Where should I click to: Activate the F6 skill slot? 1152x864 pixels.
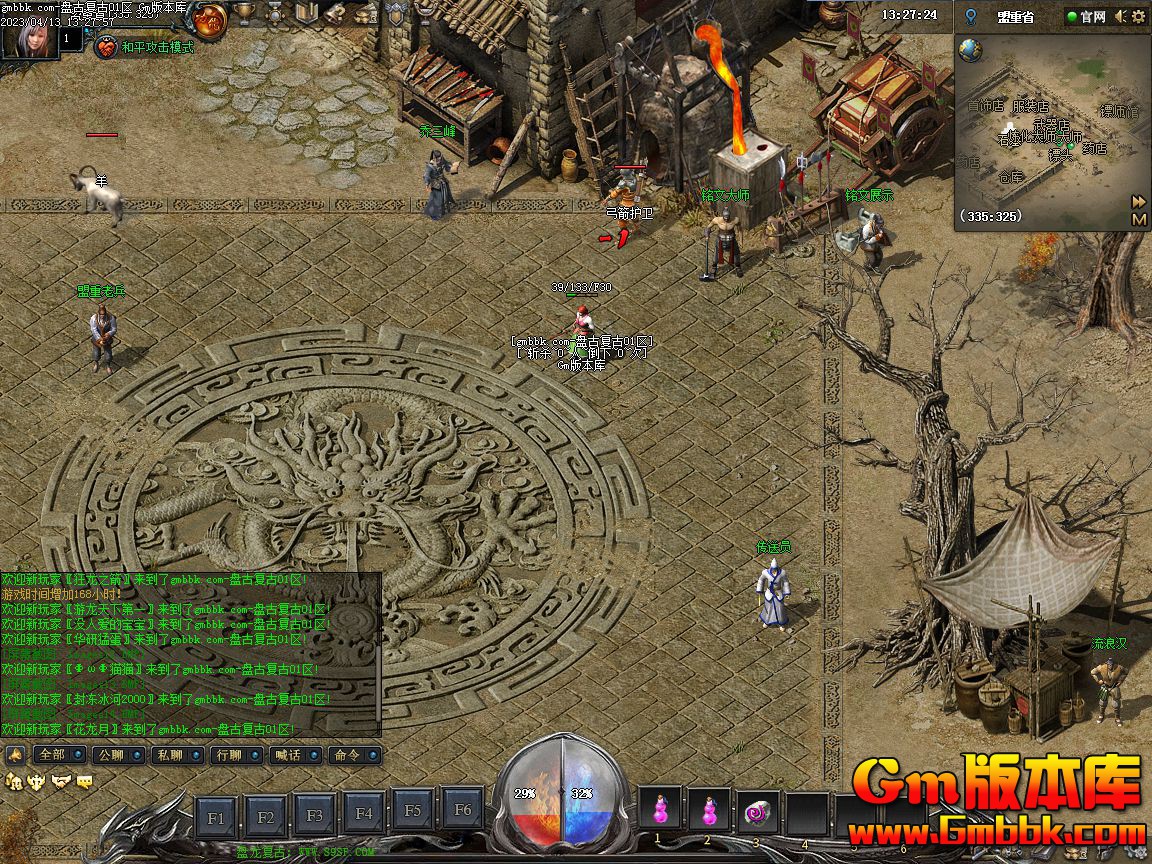(x=462, y=810)
